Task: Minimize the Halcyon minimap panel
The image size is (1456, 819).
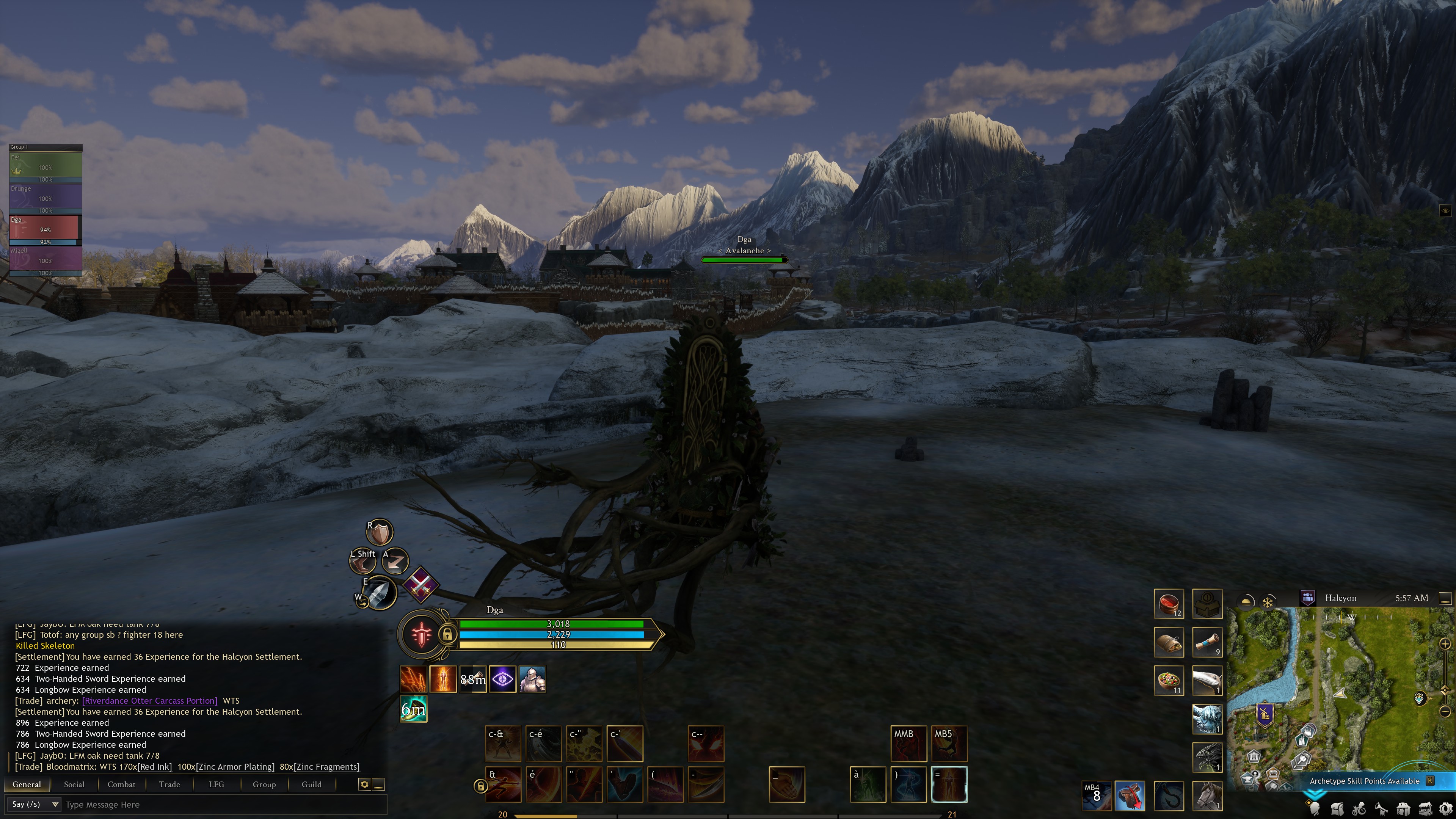Action: (1445, 598)
